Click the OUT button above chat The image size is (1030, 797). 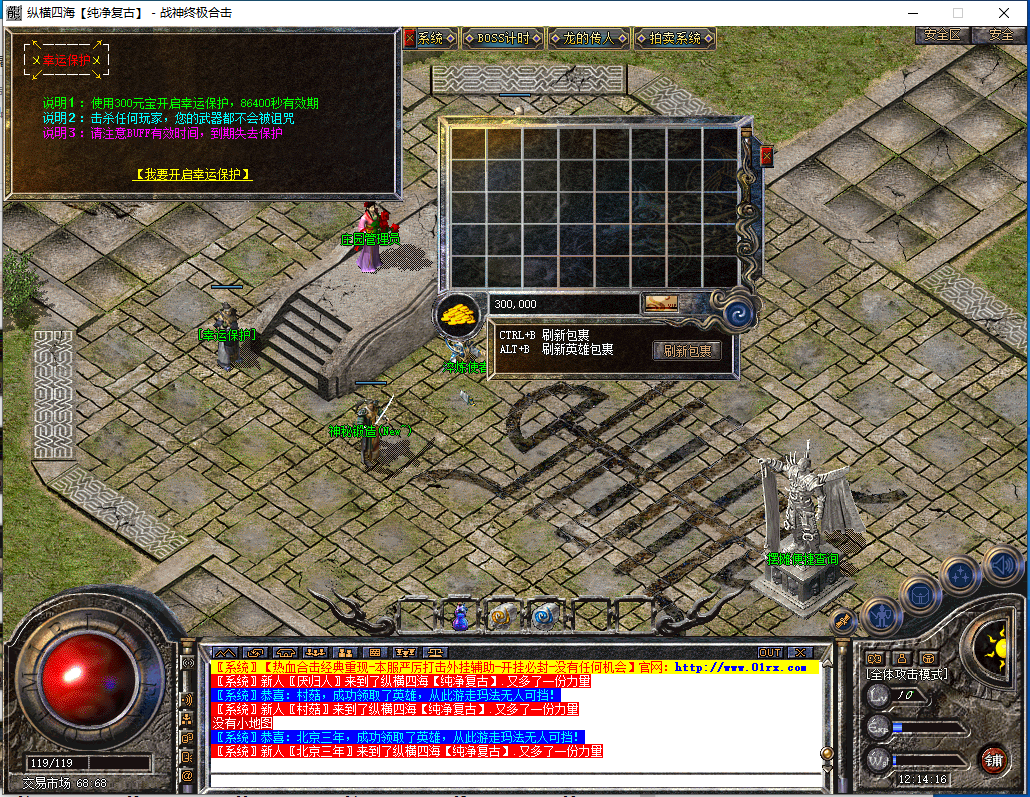click(x=770, y=653)
